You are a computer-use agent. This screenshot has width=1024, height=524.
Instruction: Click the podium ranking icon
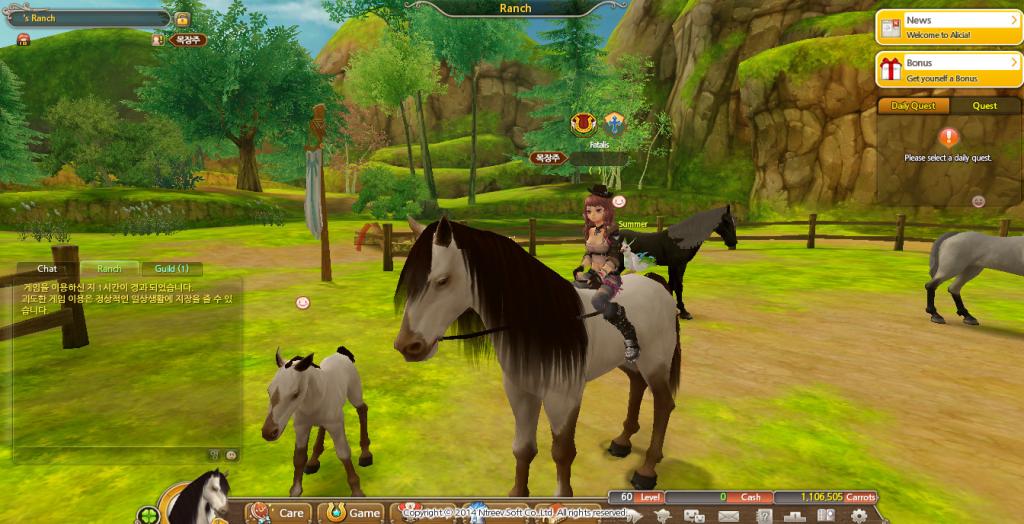pos(794,516)
